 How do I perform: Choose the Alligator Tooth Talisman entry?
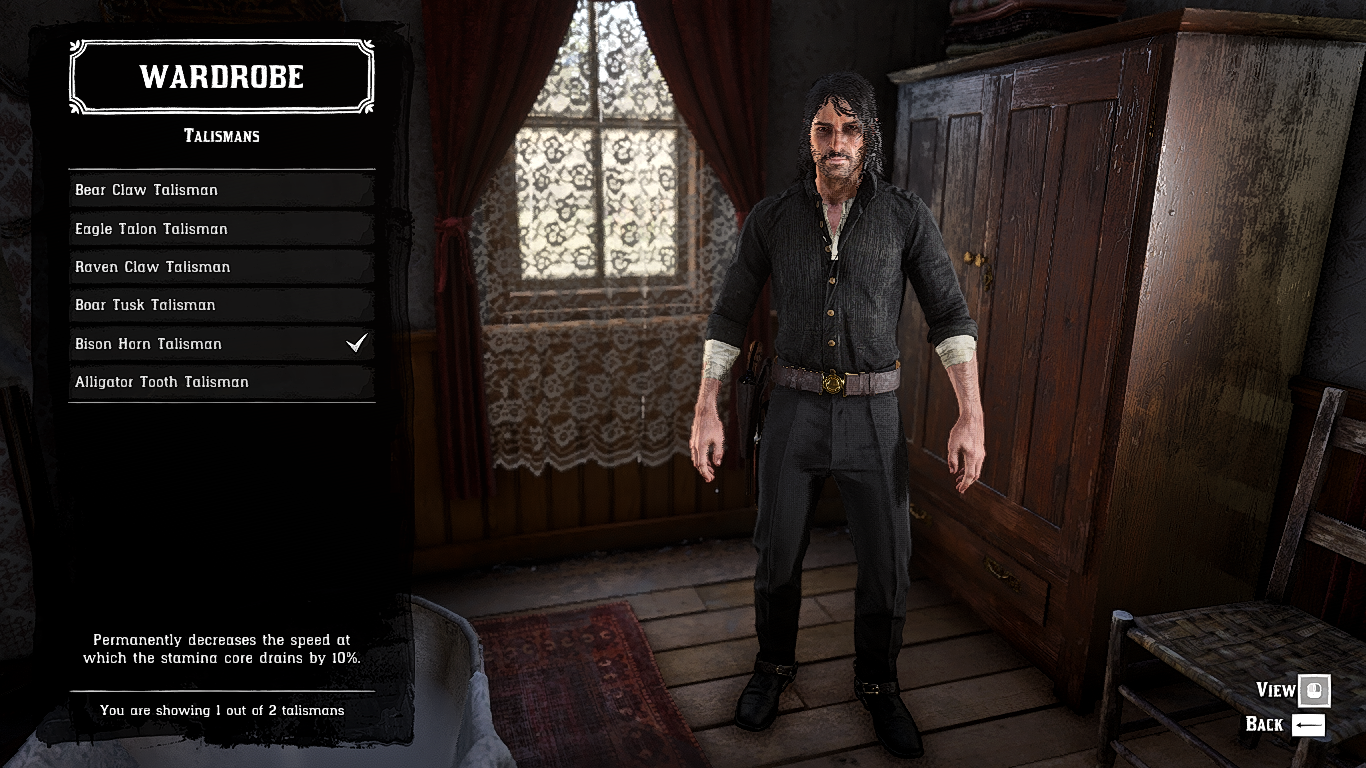click(221, 382)
